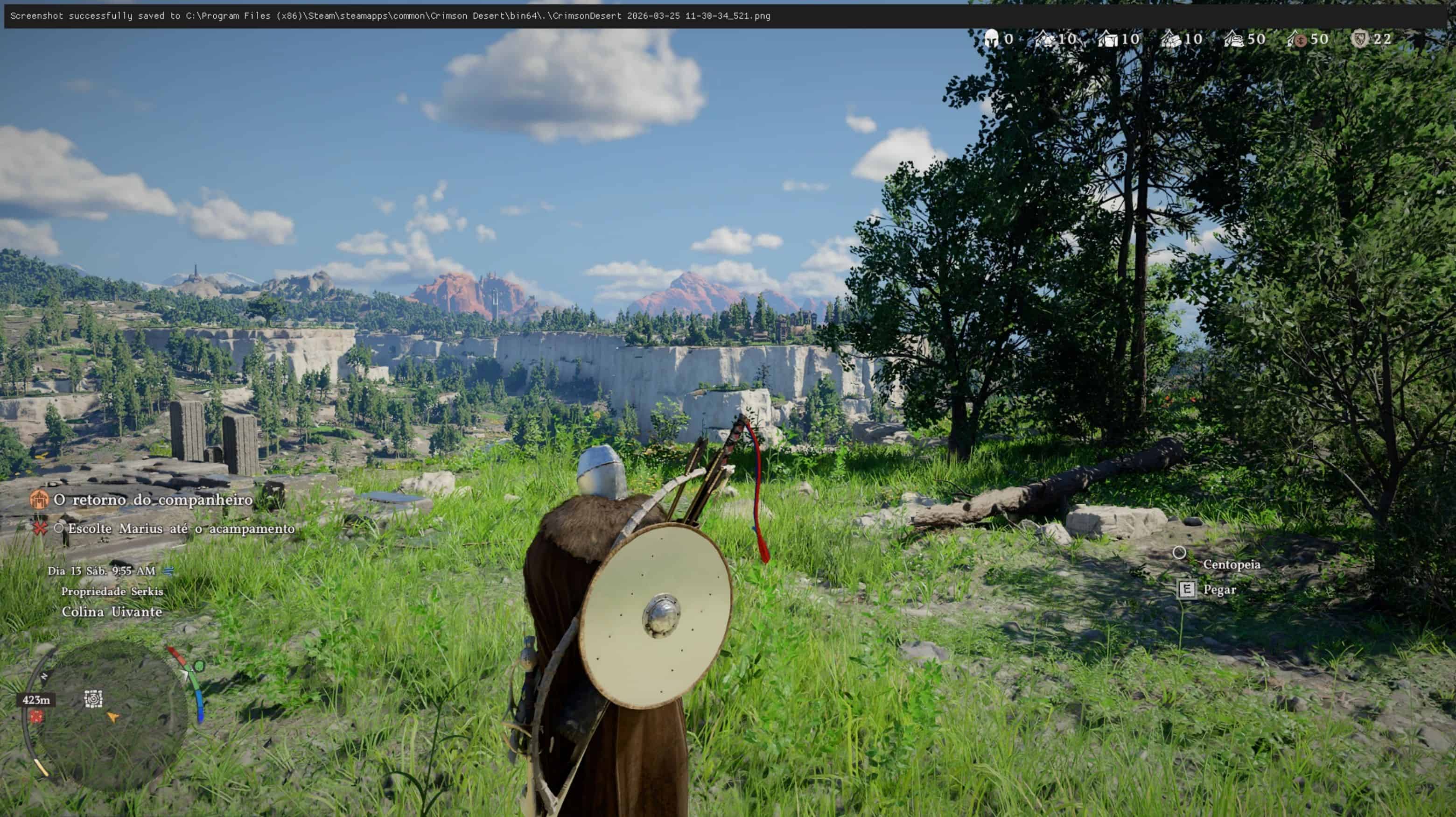Open the shield crest badge icon
This screenshot has width=1456, height=817.
click(x=1359, y=38)
